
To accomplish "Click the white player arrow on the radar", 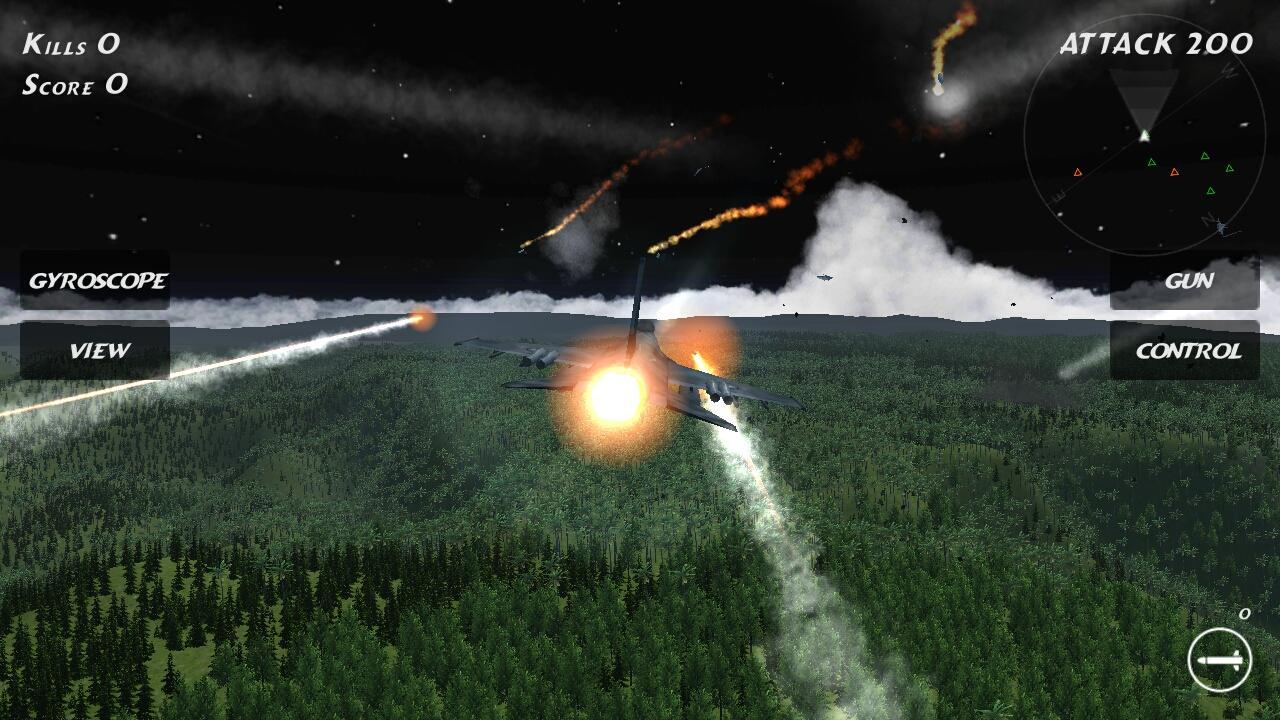I will pos(1144,135).
